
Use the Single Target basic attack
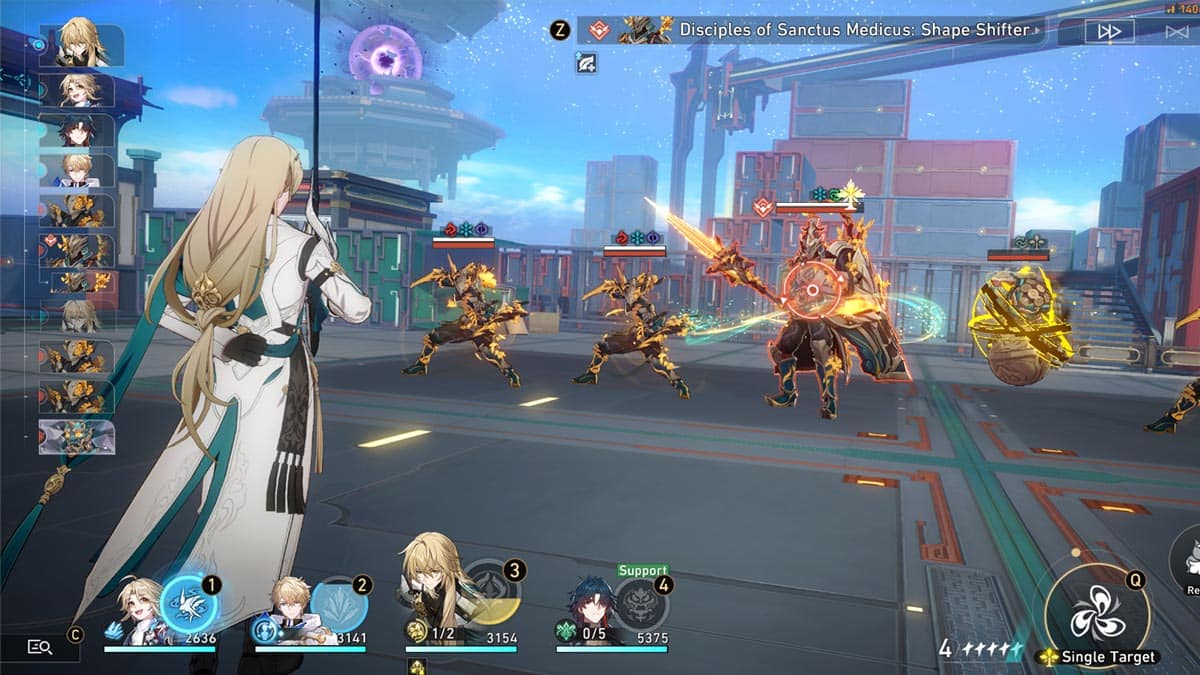[x=1097, y=615]
